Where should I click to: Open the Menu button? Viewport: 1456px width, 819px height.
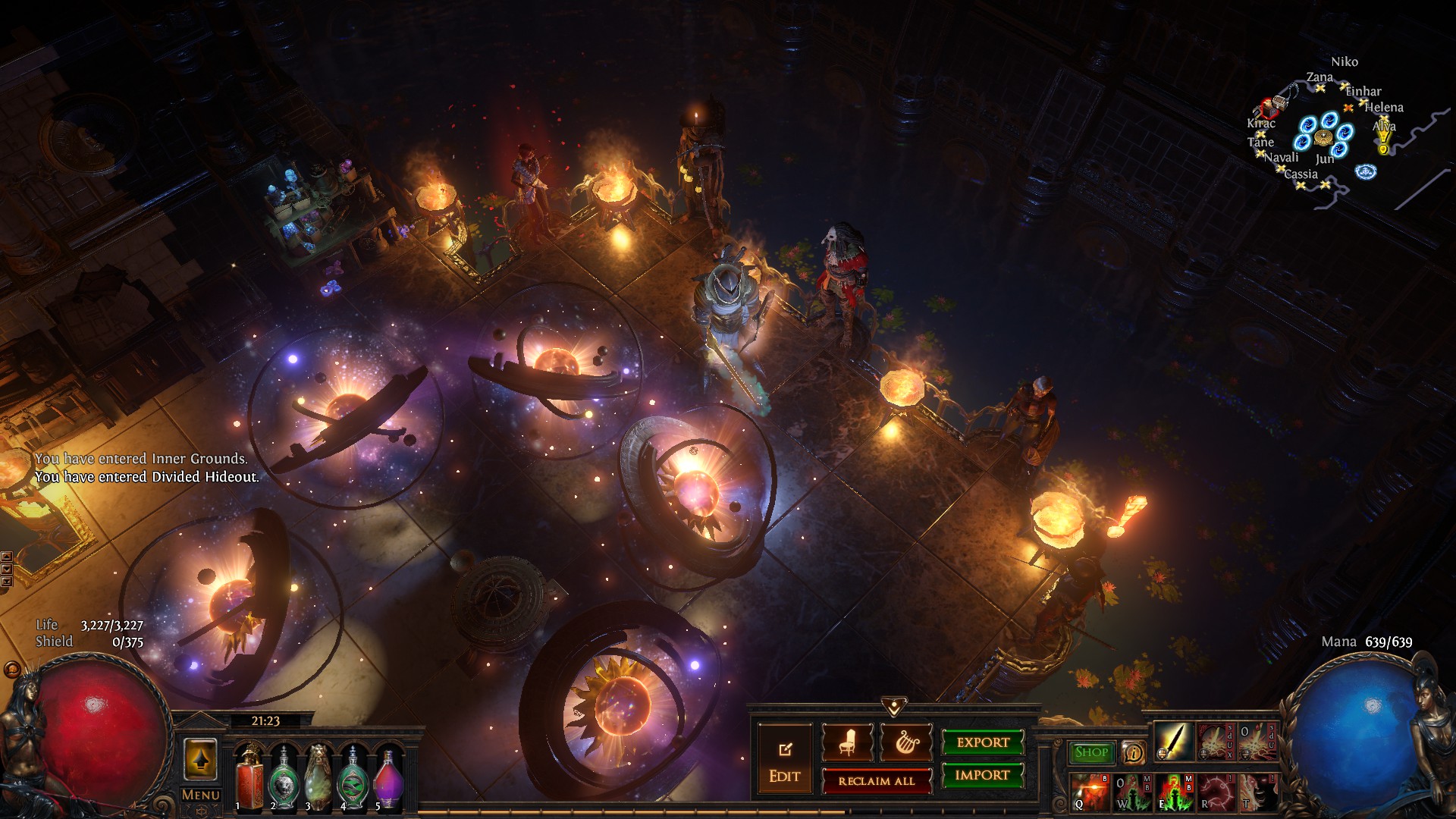pyautogui.click(x=201, y=795)
